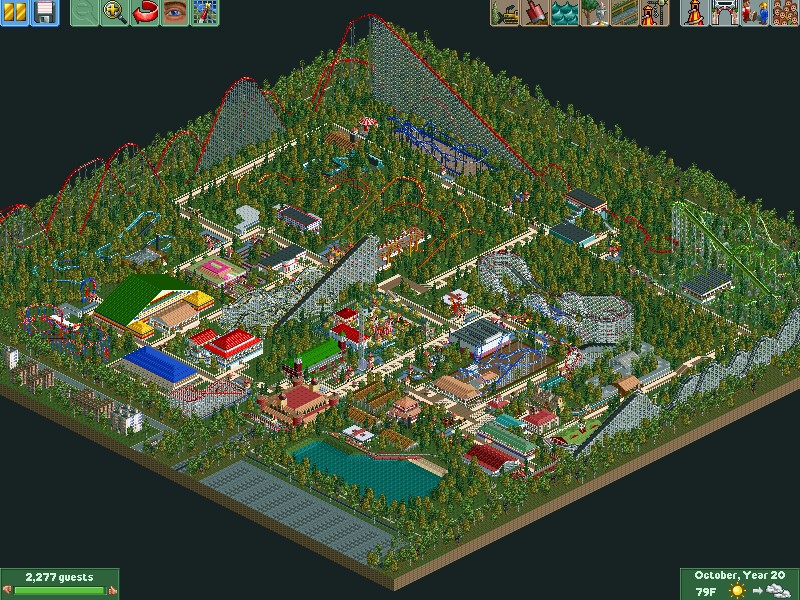Viewport: 800px width, 600px height.
Task: Open the eye view options menu
Action: point(175,13)
